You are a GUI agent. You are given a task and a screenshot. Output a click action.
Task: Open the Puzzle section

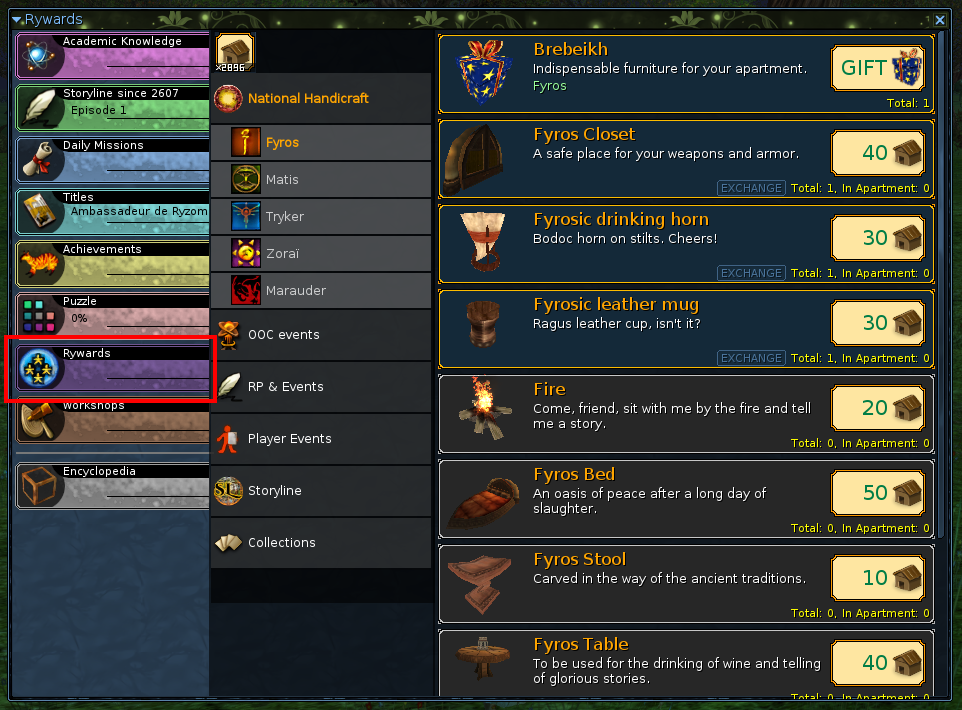pos(113,316)
